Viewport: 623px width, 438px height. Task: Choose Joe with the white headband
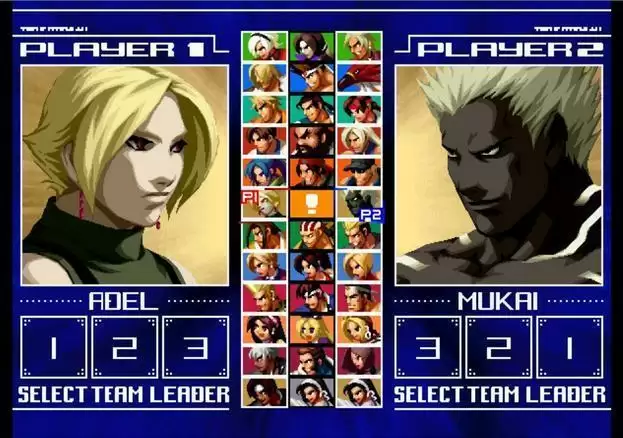click(x=310, y=78)
